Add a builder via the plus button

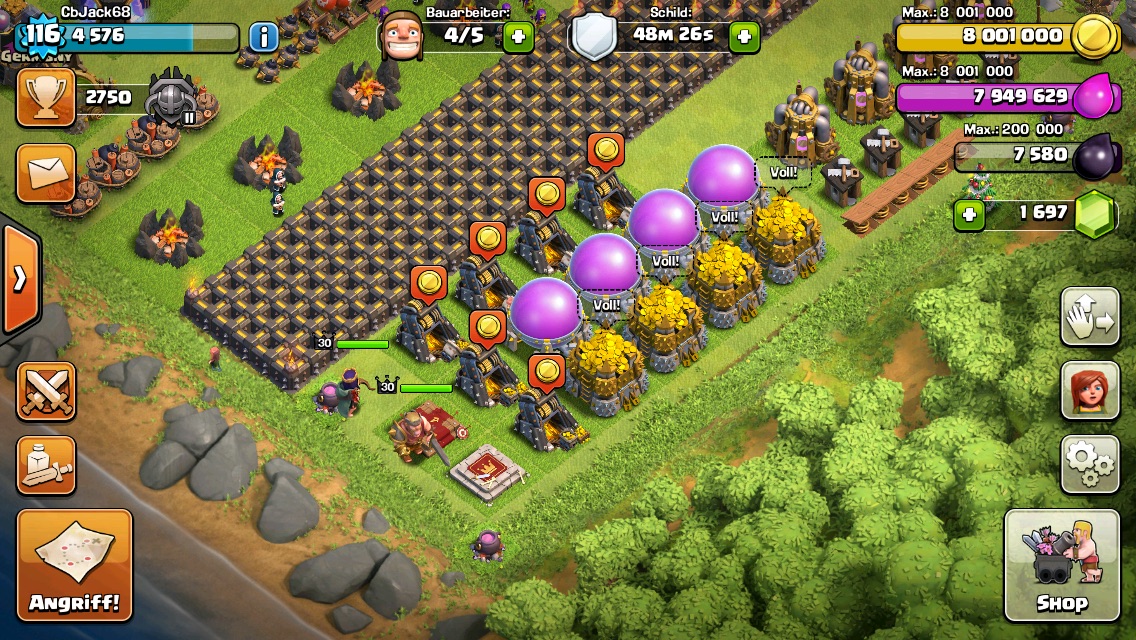tap(518, 38)
